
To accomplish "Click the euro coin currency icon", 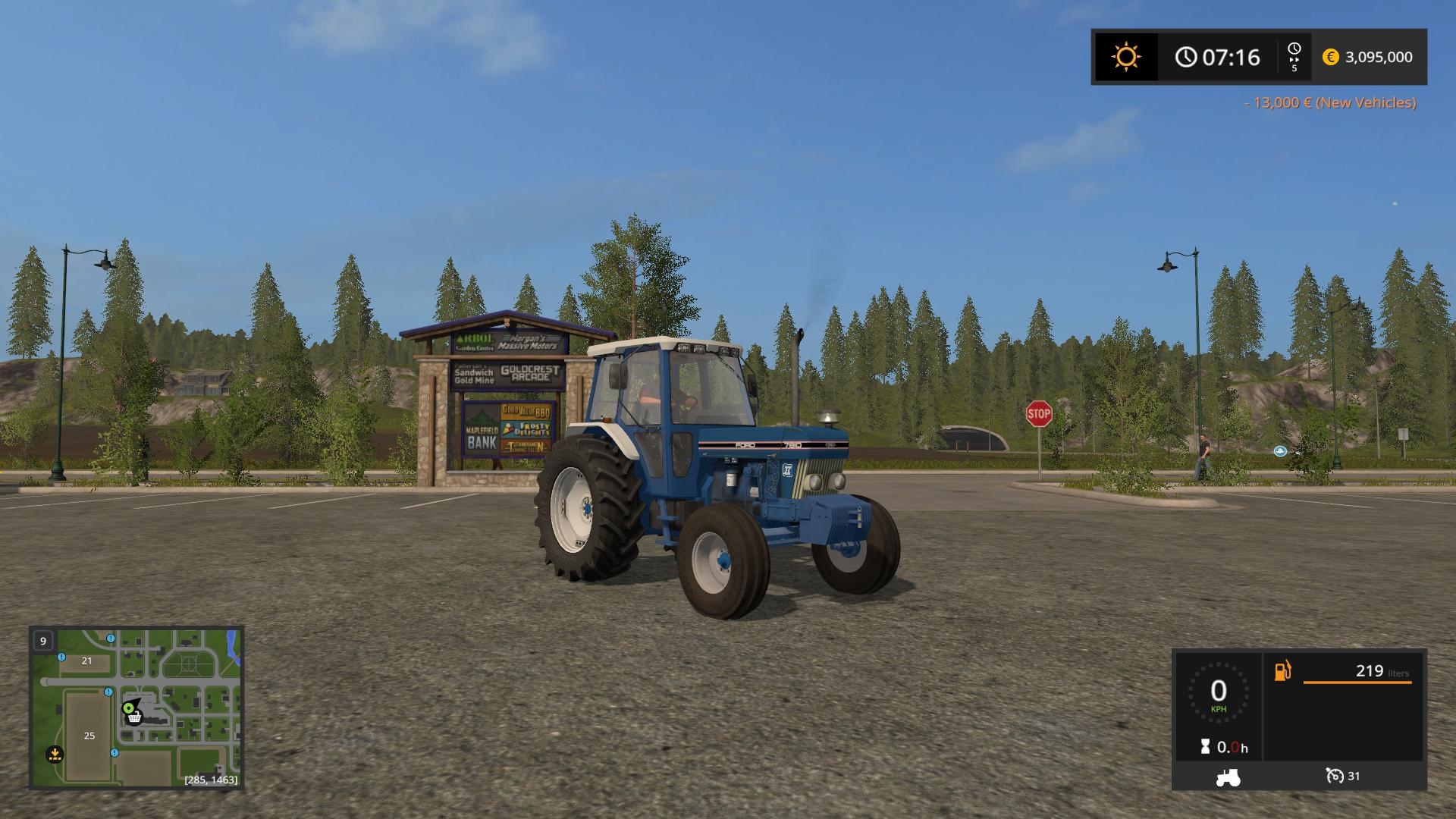I will point(1331,58).
